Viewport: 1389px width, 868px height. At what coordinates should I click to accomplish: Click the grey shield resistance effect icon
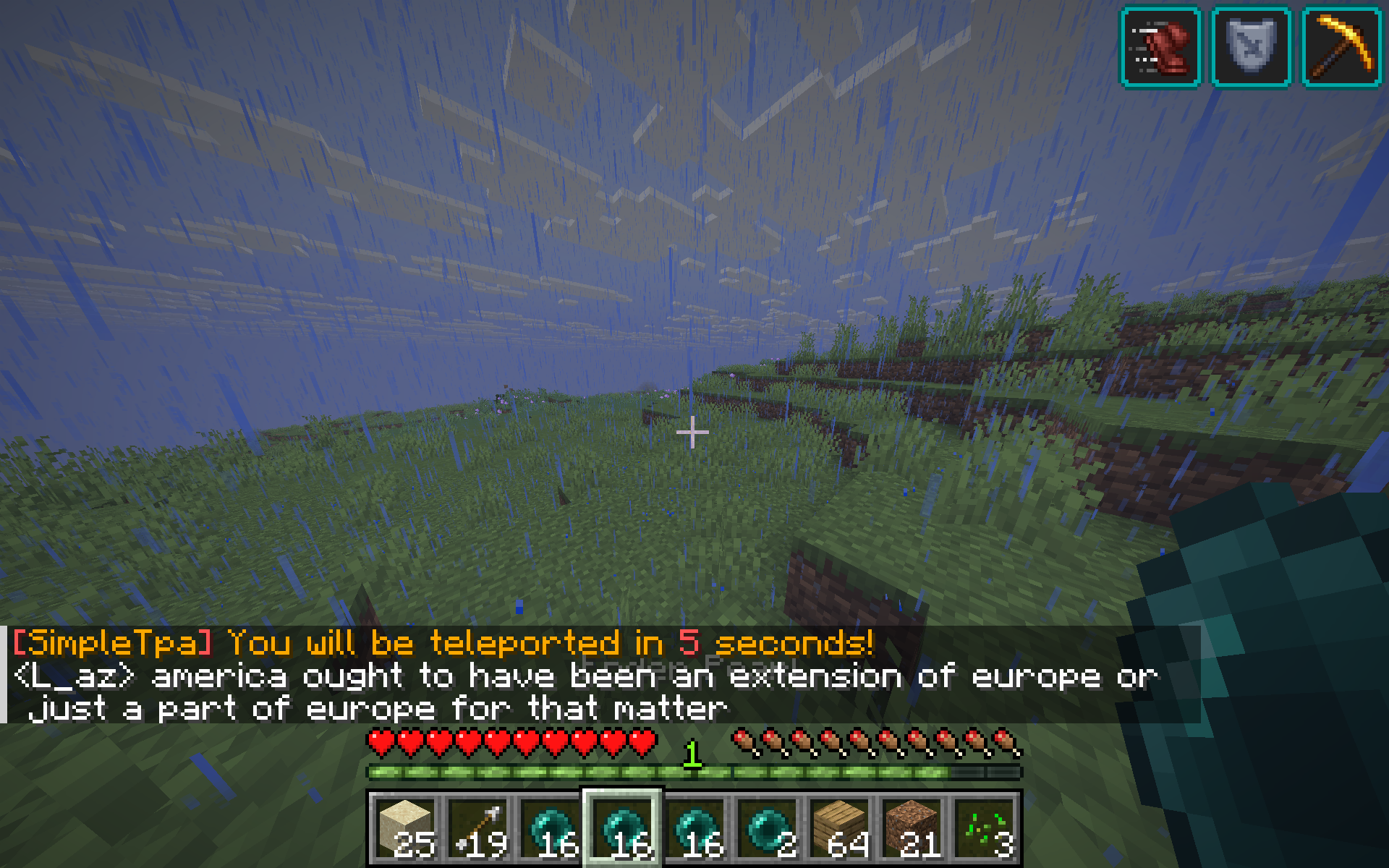[x=1252, y=47]
